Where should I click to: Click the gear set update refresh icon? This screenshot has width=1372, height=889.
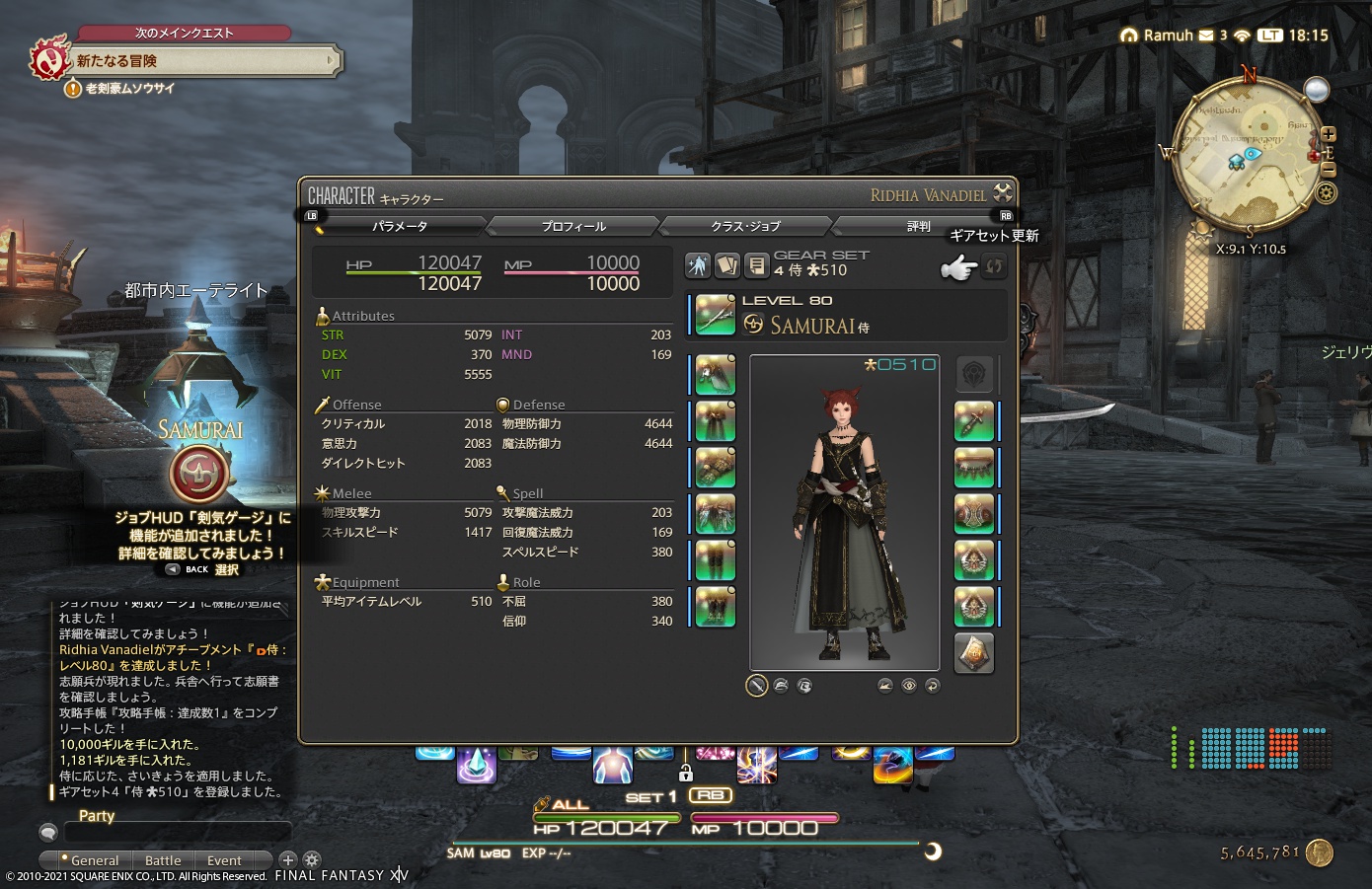[x=994, y=265]
